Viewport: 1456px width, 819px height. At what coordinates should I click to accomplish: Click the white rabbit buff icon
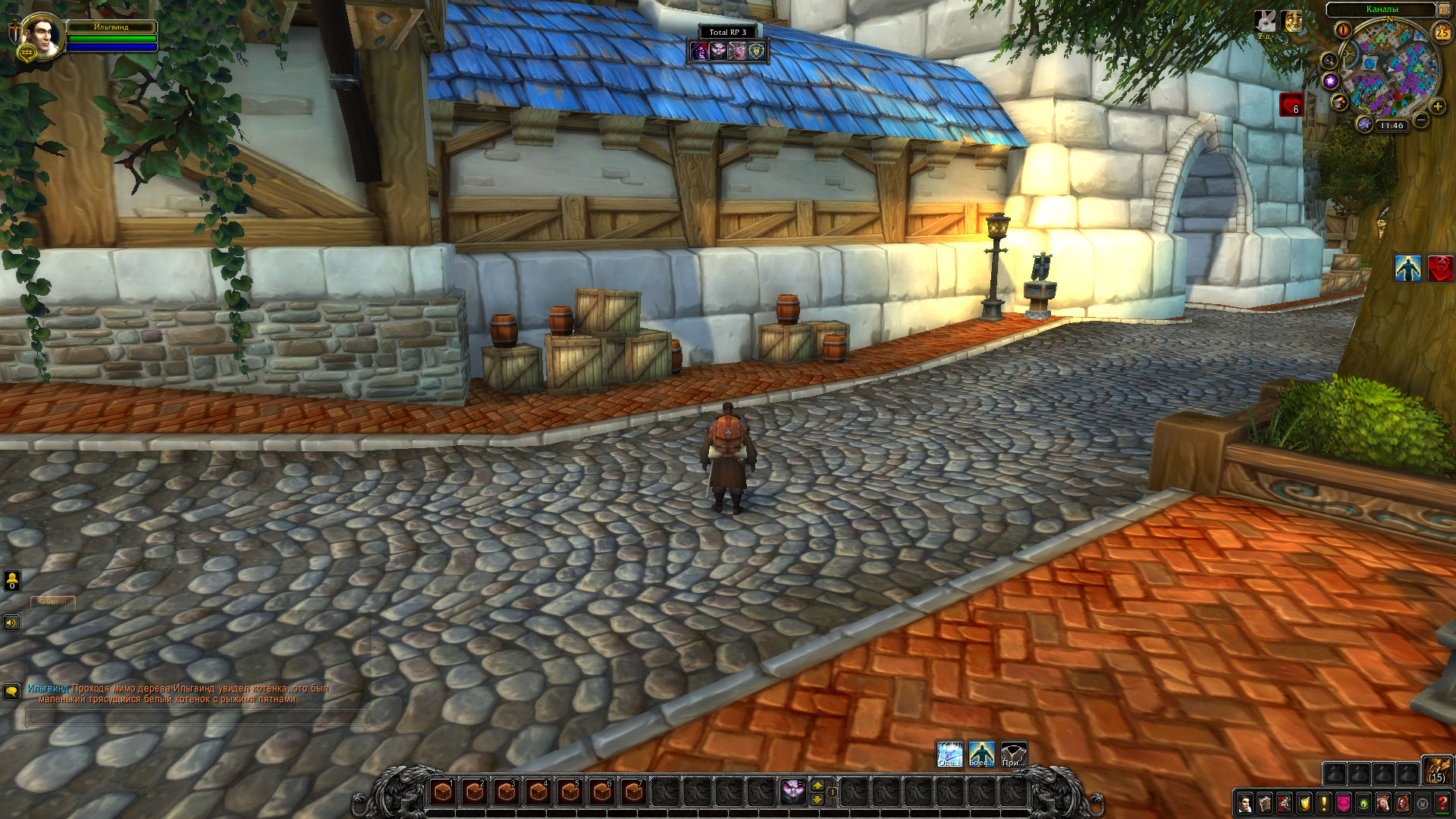pos(1265,21)
